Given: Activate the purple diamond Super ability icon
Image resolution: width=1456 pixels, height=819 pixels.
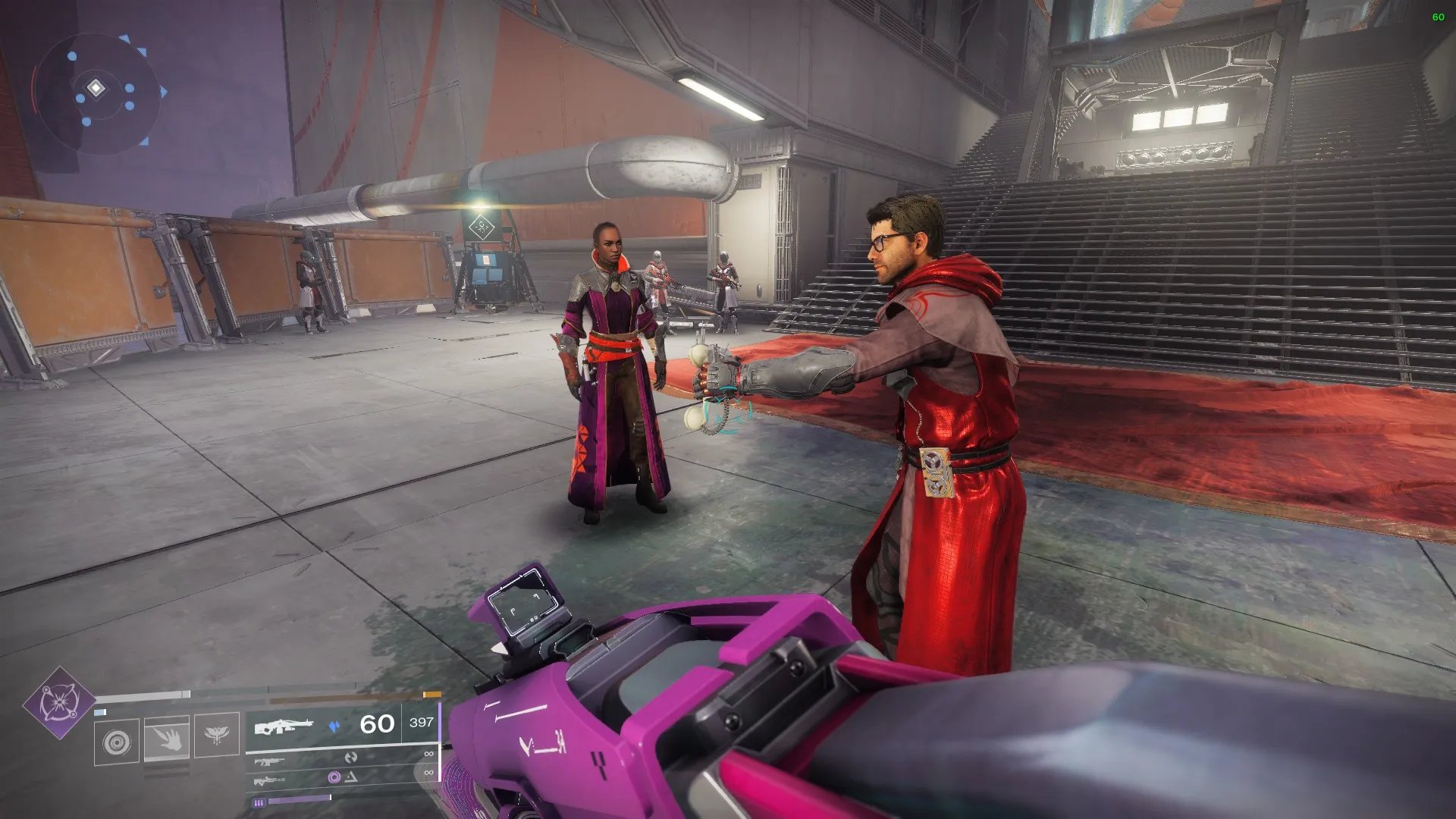Looking at the screenshot, I should coord(59,703).
